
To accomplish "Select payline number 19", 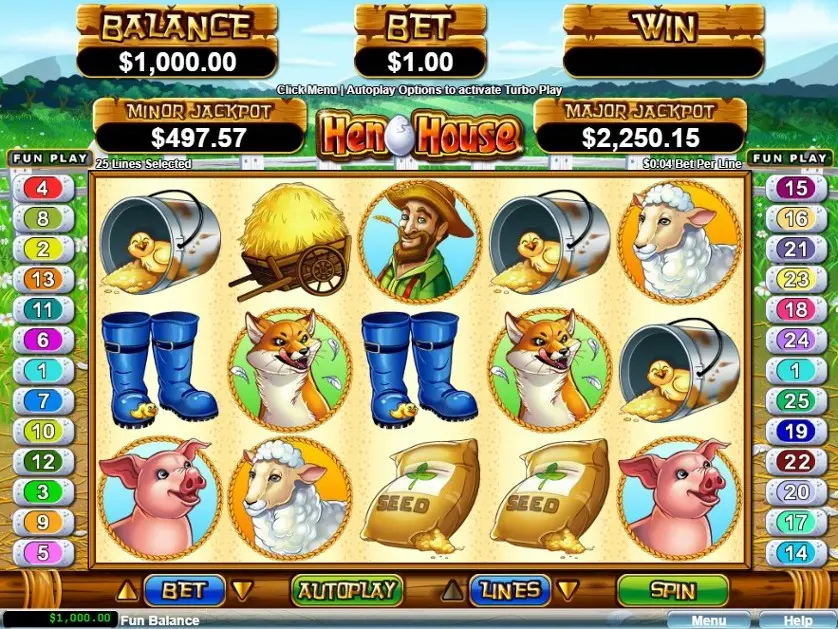I will pyautogui.click(x=795, y=432).
